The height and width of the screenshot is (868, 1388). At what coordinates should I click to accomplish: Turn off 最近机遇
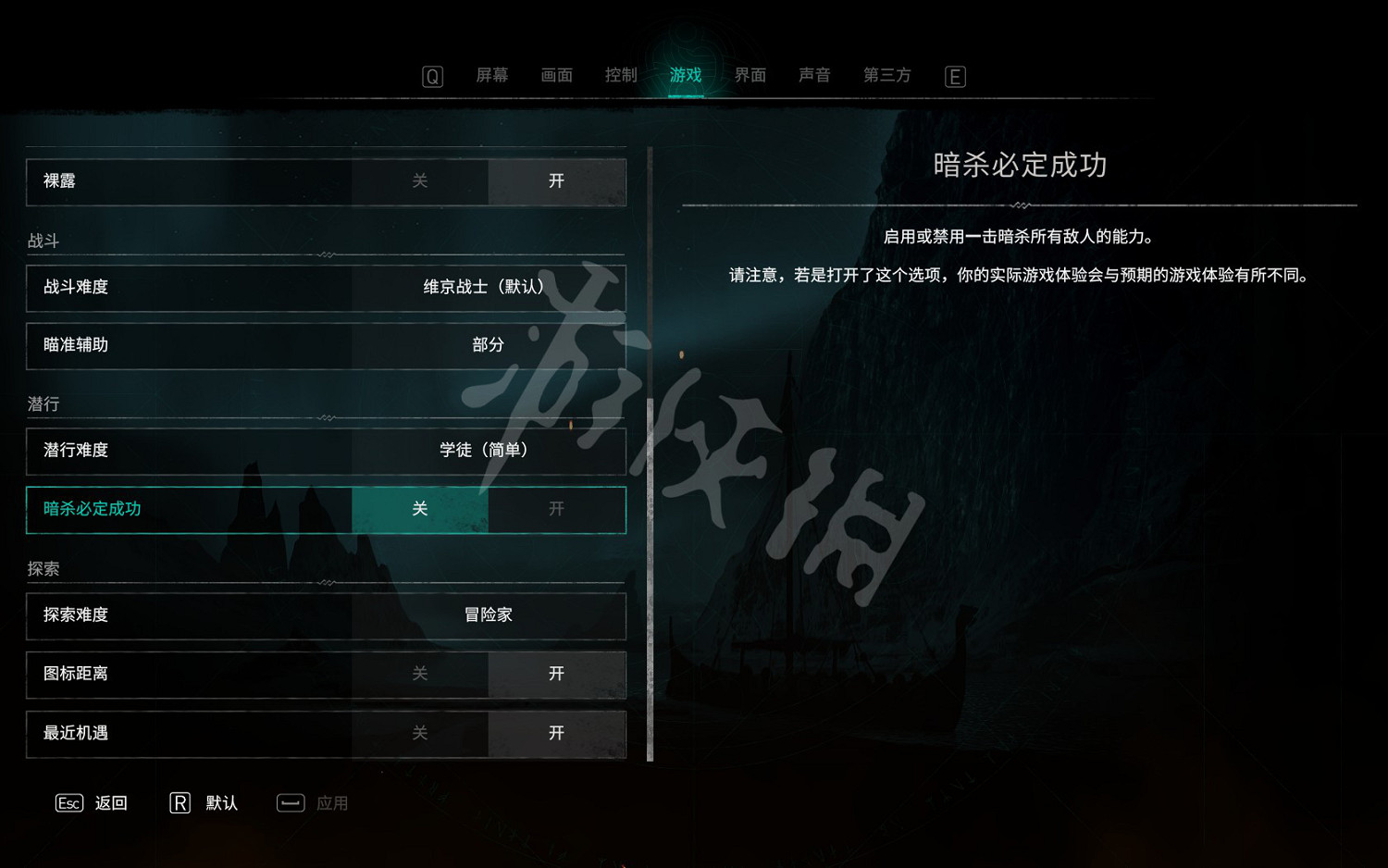pos(419,733)
